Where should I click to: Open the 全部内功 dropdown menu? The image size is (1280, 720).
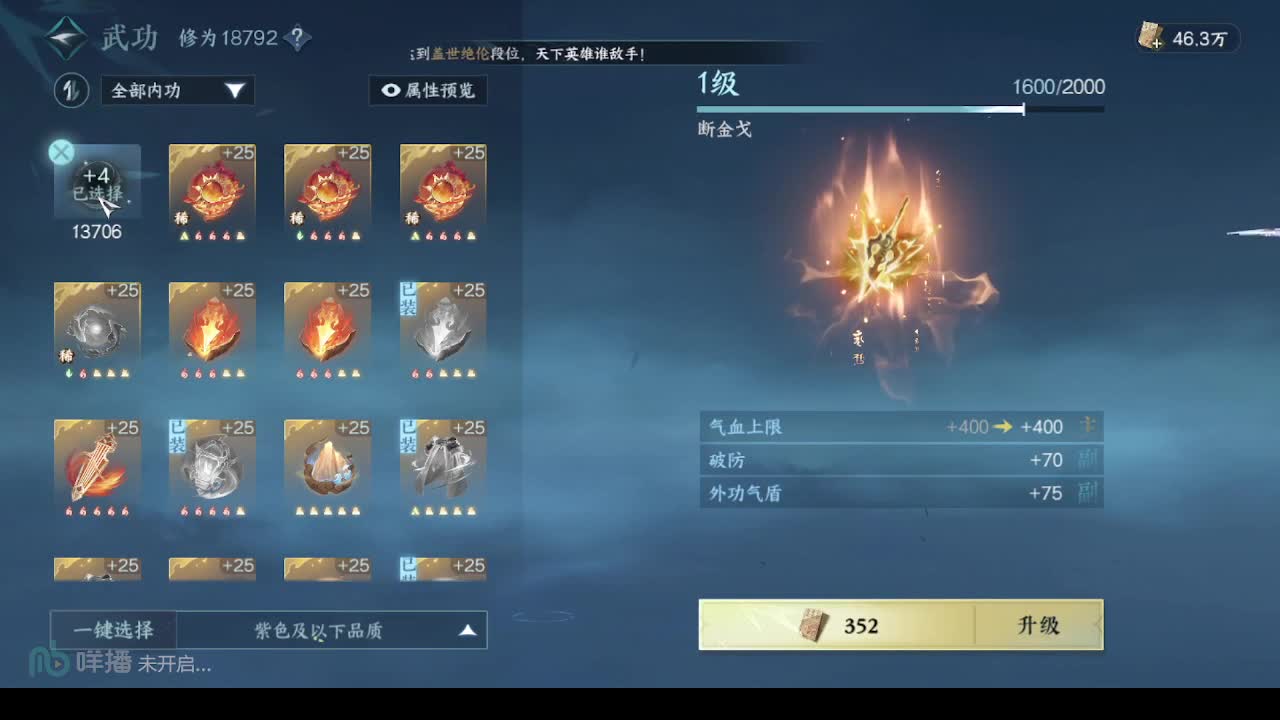click(176, 91)
